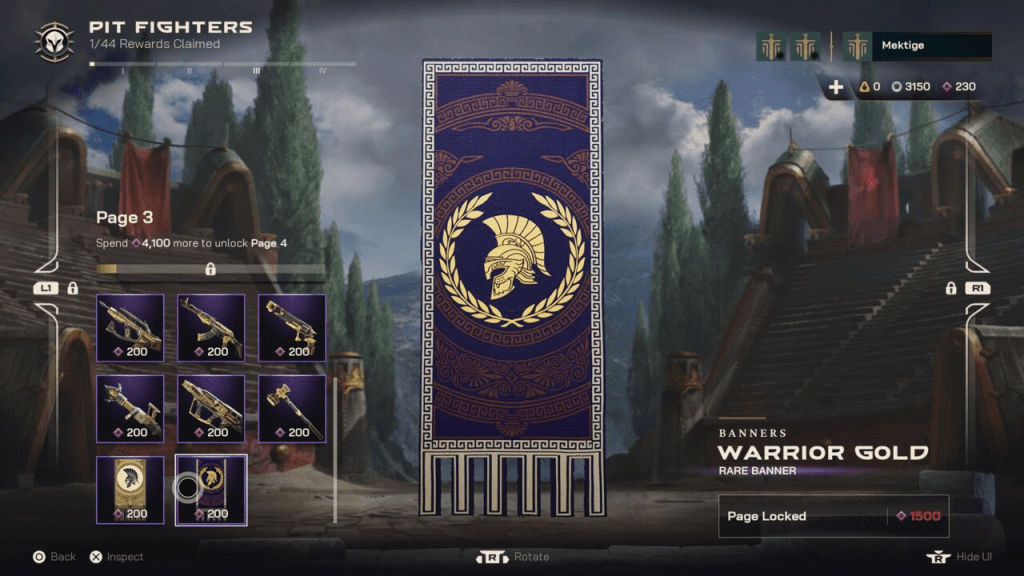Click the Page Locked purchase button
Viewport: 1024px width, 576px height.
[833, 516]
